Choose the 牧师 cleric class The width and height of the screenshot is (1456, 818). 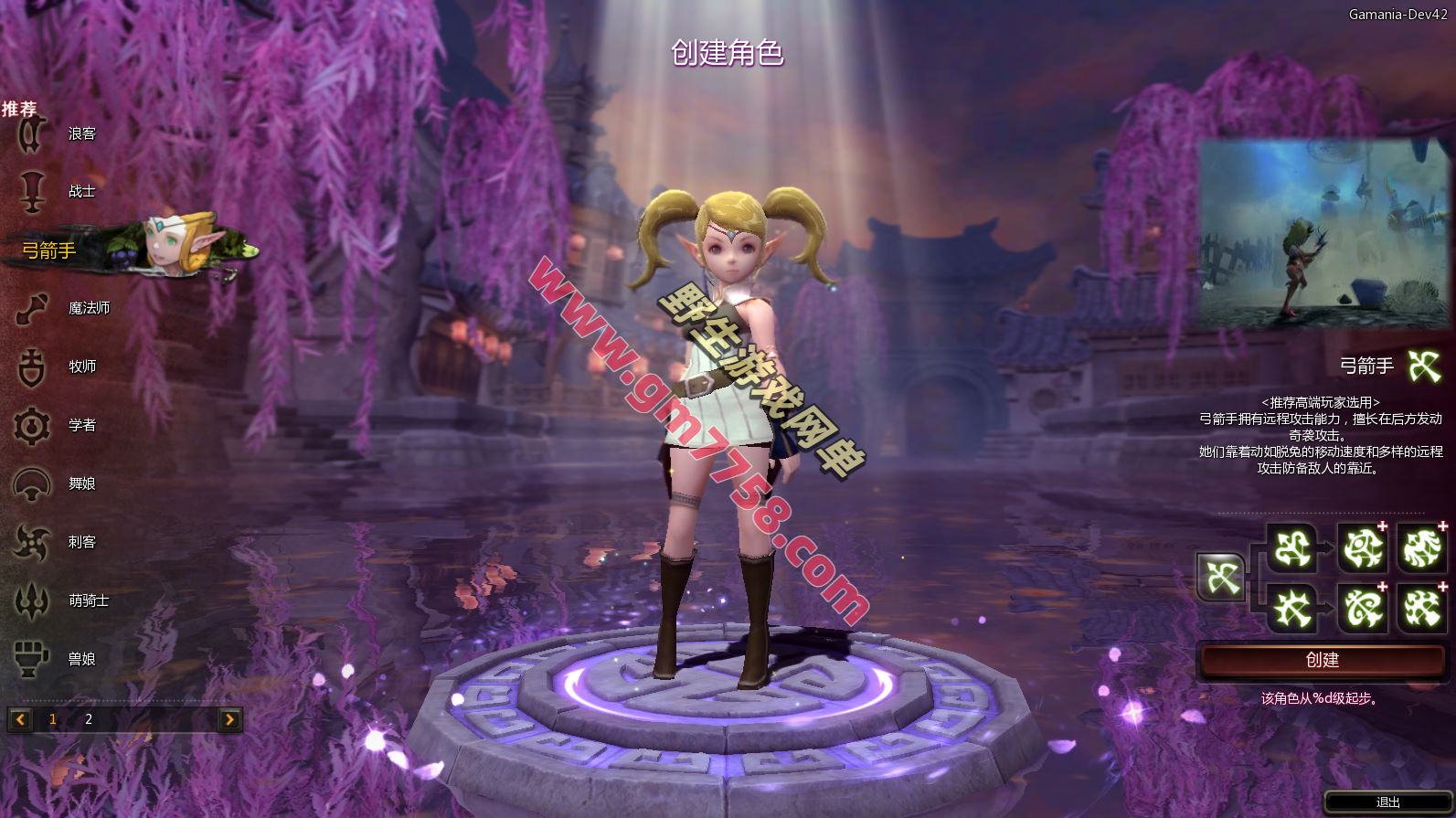click(81, 367)
